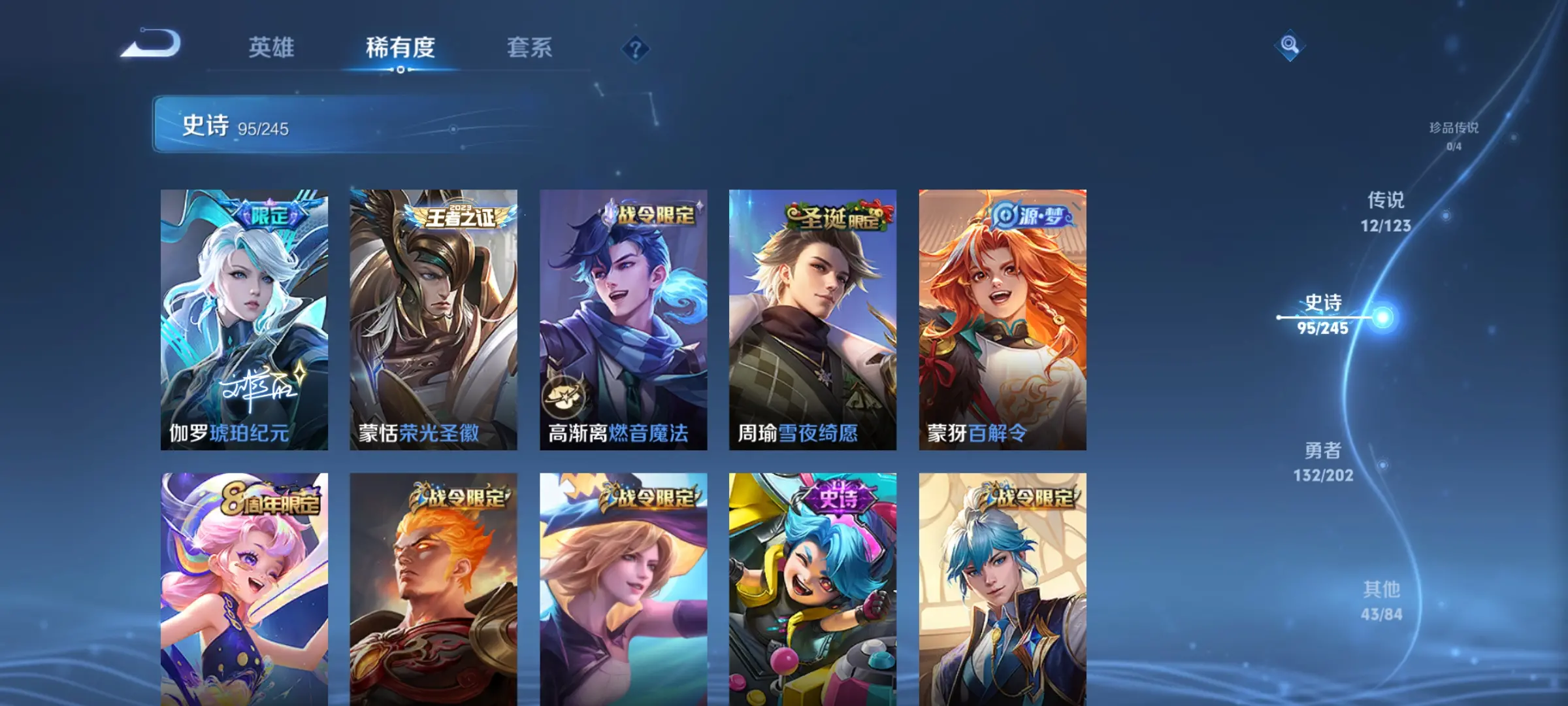Switch to the 英雄 tab
The image size is (1568, 706).
[x=271, y=48]
